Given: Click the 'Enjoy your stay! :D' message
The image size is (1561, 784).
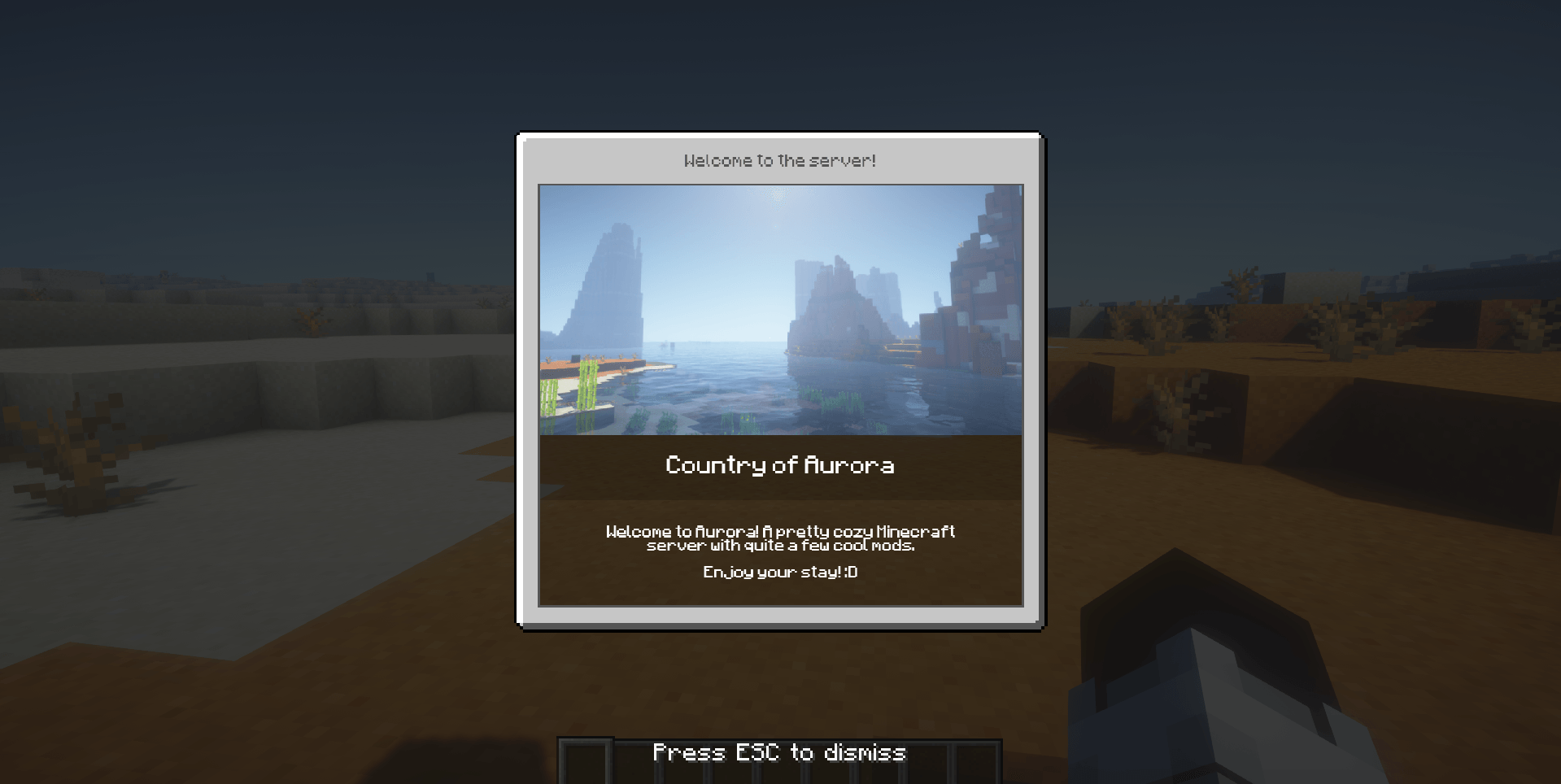Looking at the screenshot, I should (x=779, y=572).
